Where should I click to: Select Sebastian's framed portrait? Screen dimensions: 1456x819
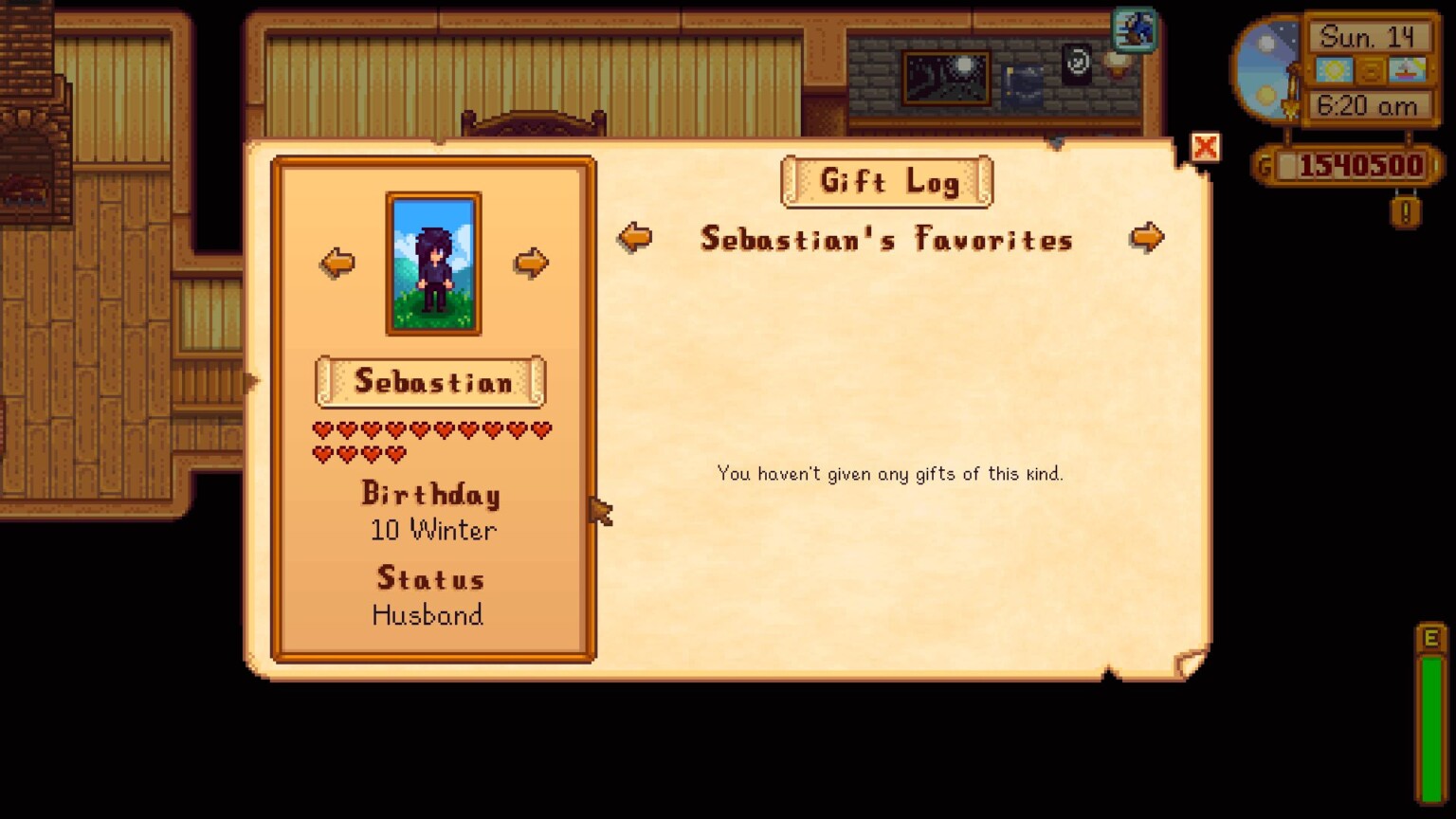click(433, 263)
